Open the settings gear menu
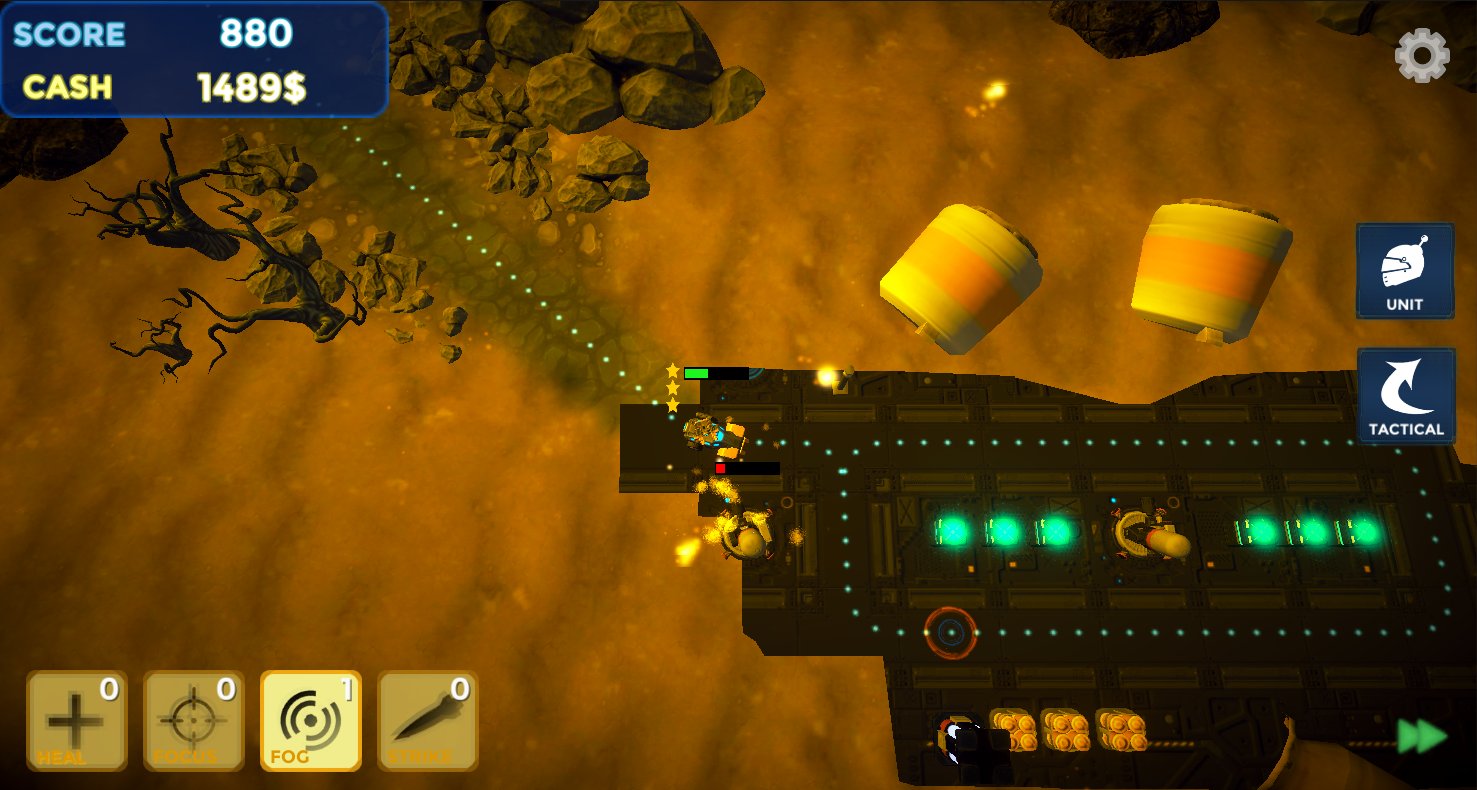This screenshot has width=1477, height=790. (x=1421, y=56)
